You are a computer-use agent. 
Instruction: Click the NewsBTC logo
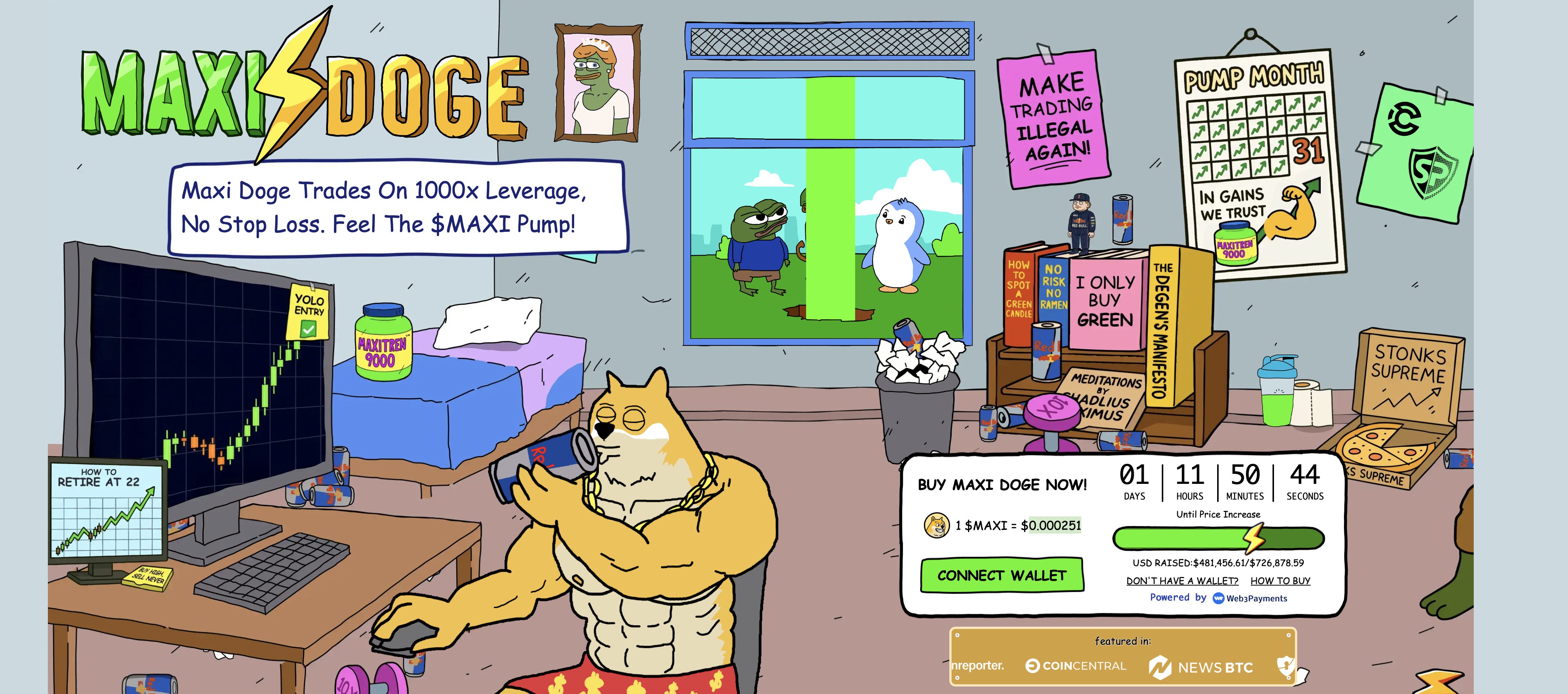coord(1201,667)
